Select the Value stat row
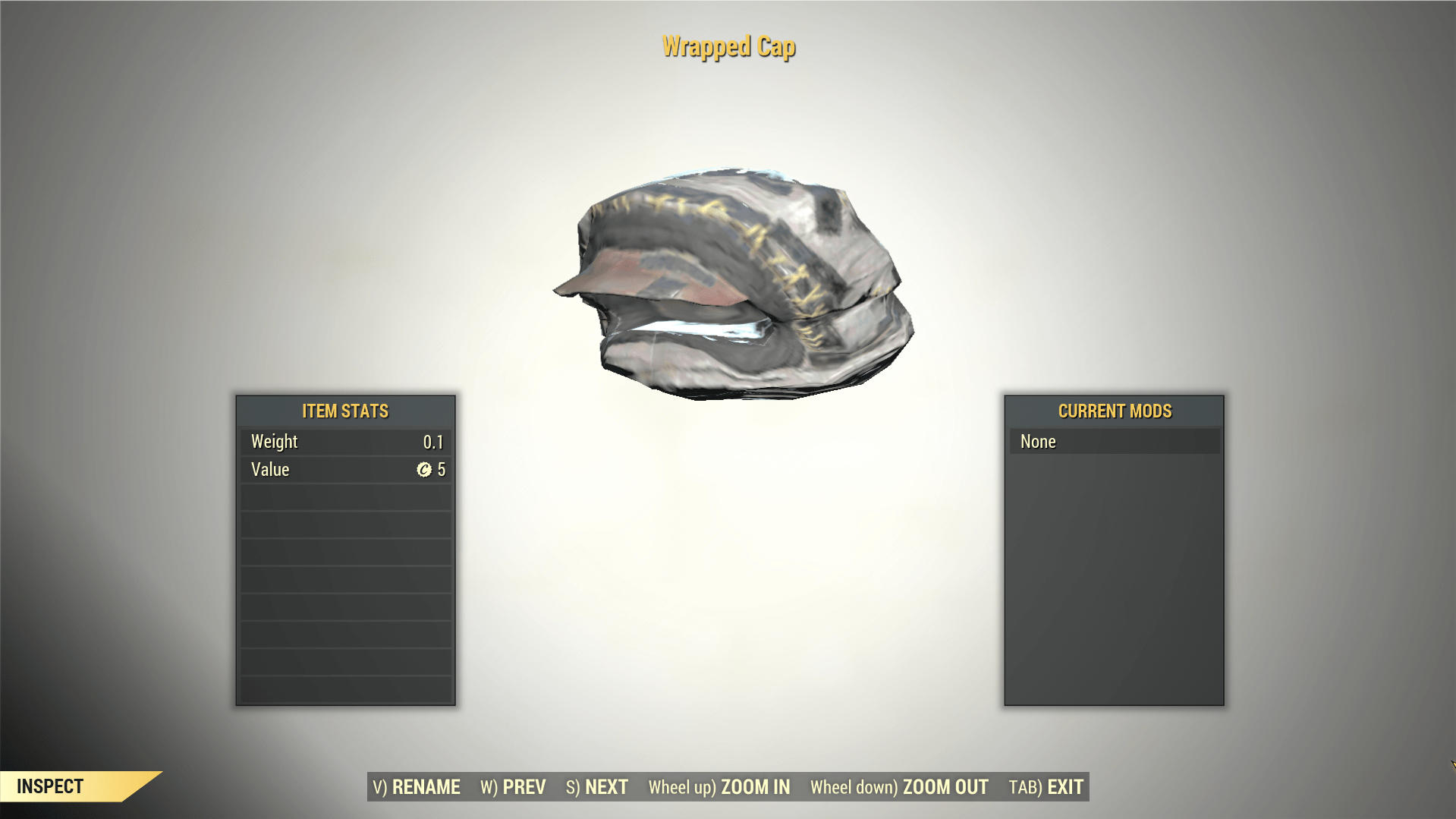 click(x=345, y=469)
